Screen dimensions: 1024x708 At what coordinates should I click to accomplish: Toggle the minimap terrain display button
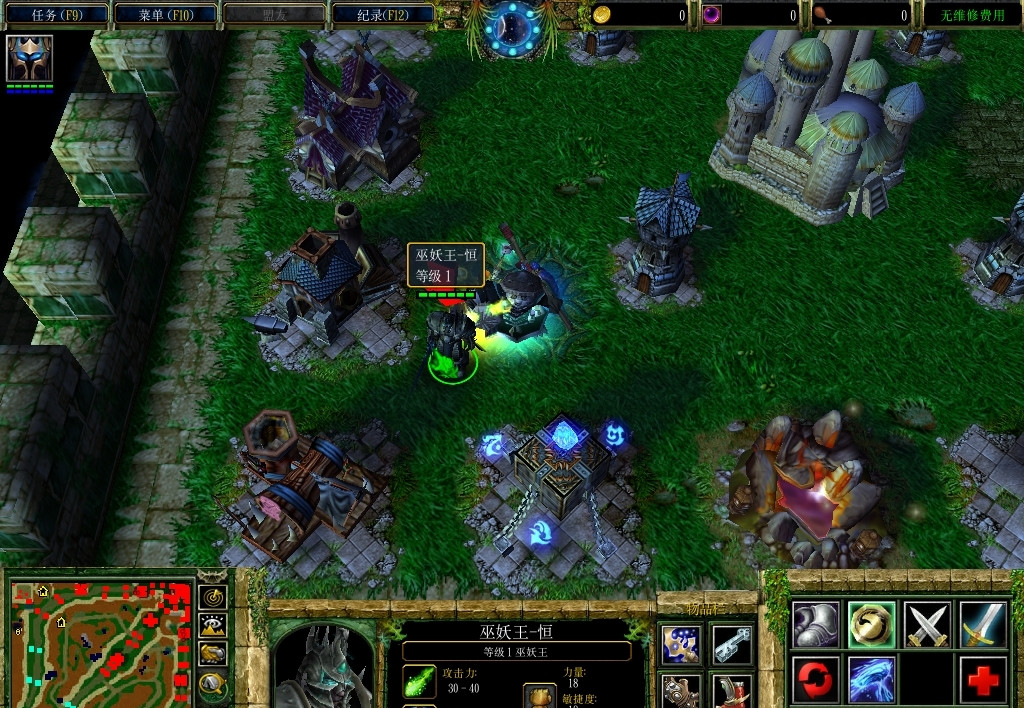point(212,626)
